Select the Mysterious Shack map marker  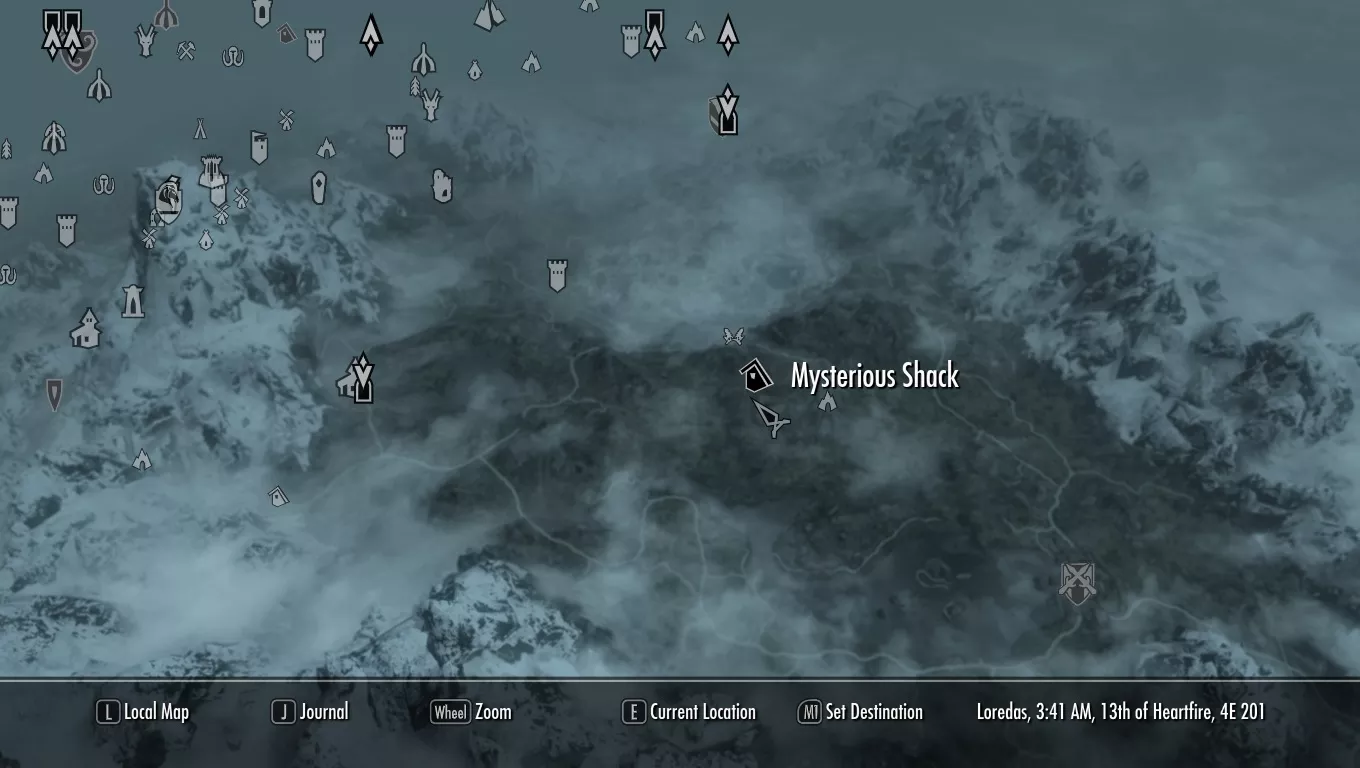click(756, 376)
